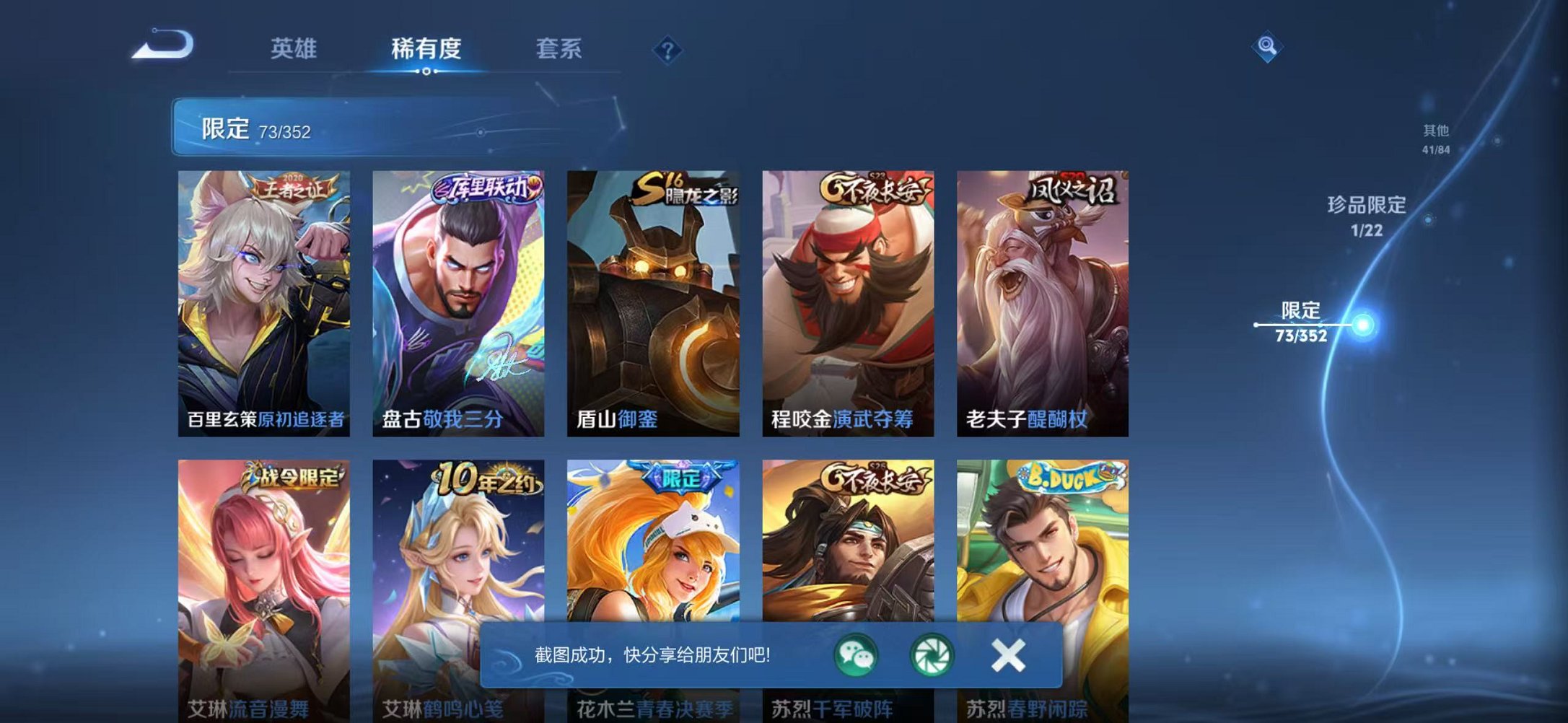
Task: Switch to the 套系 tab
Action: tap(559, 48)
